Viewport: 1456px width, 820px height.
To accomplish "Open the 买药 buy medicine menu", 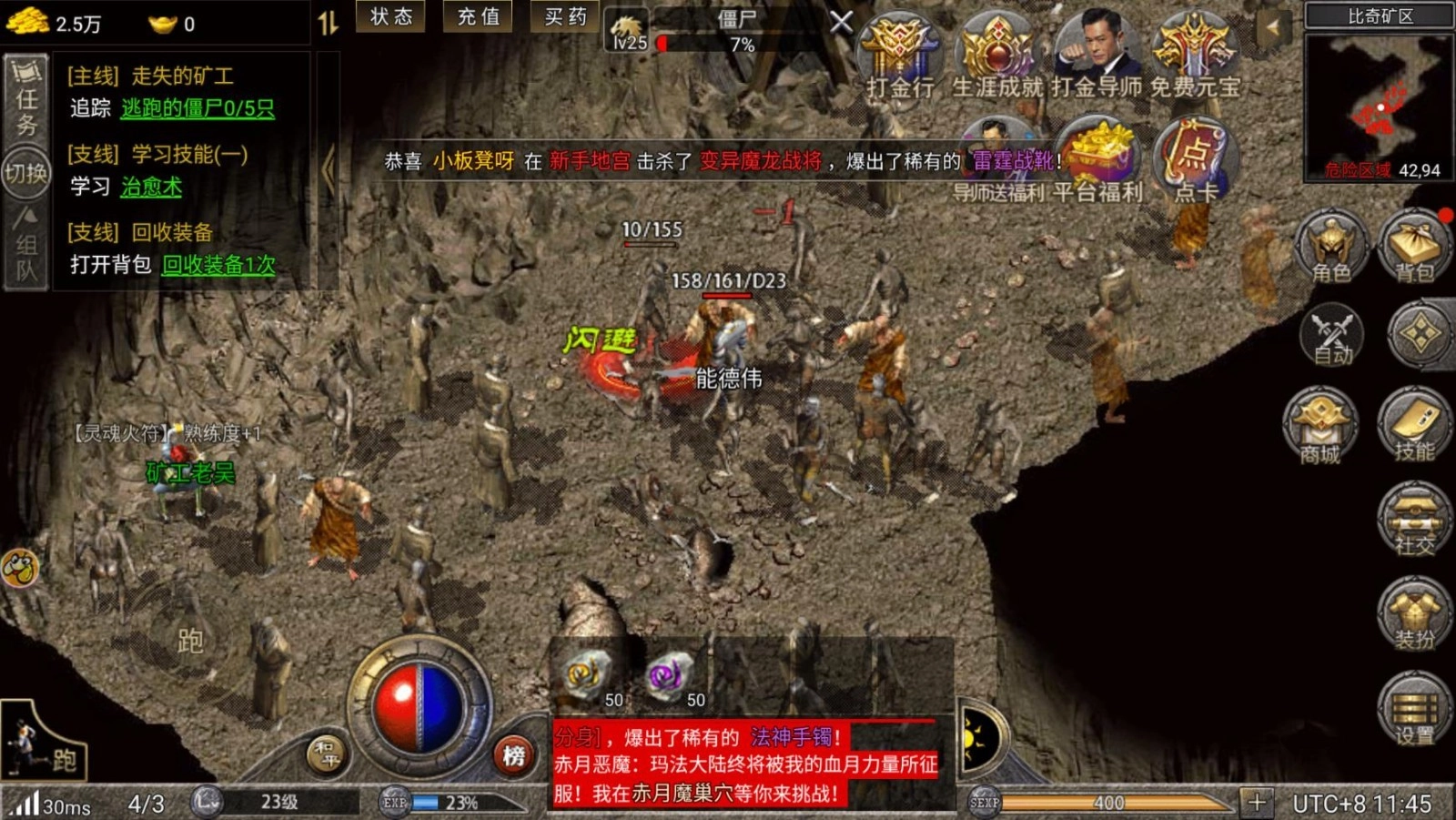I will point(564,17).
